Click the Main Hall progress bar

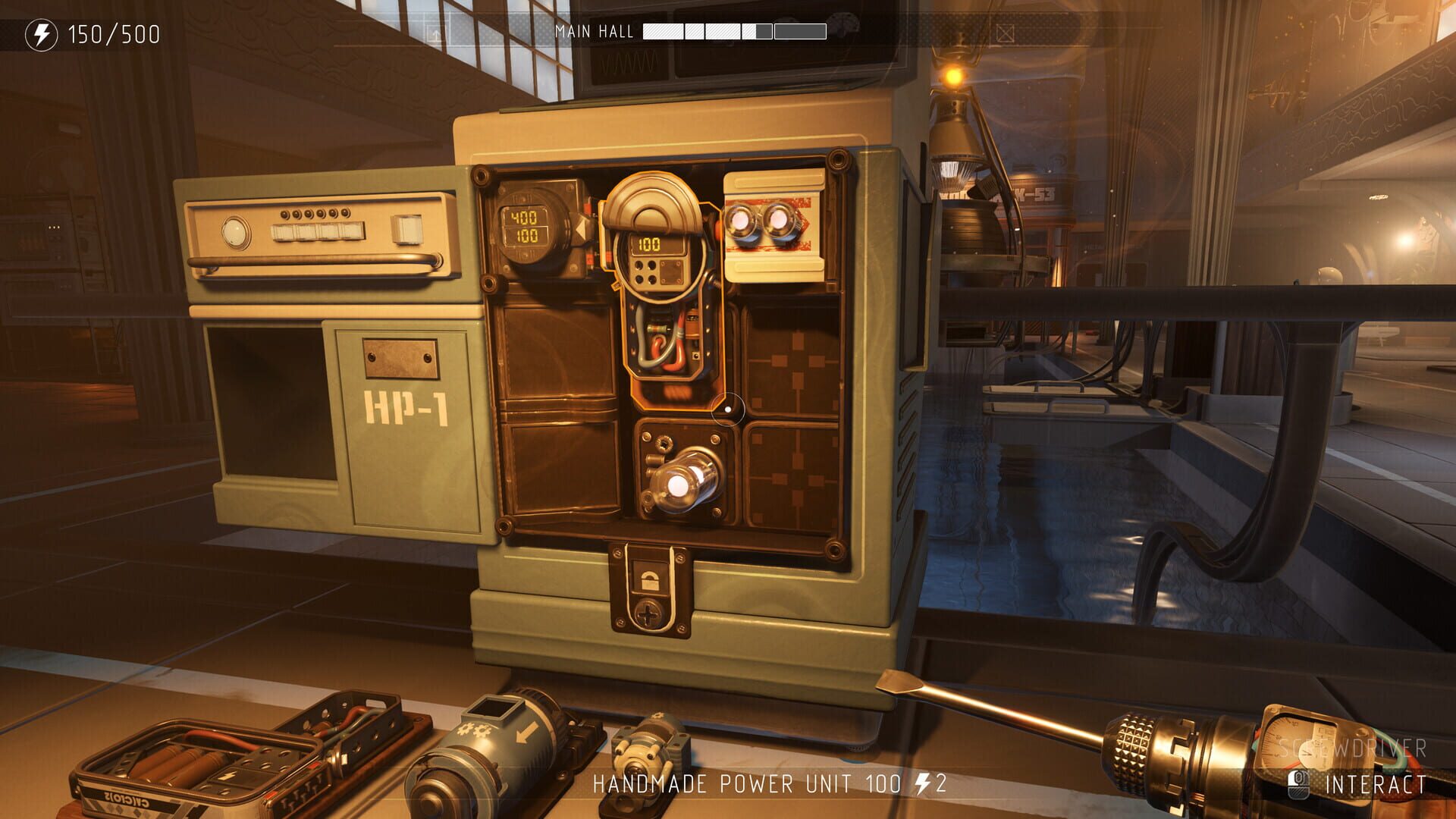[x=732, y=32]
